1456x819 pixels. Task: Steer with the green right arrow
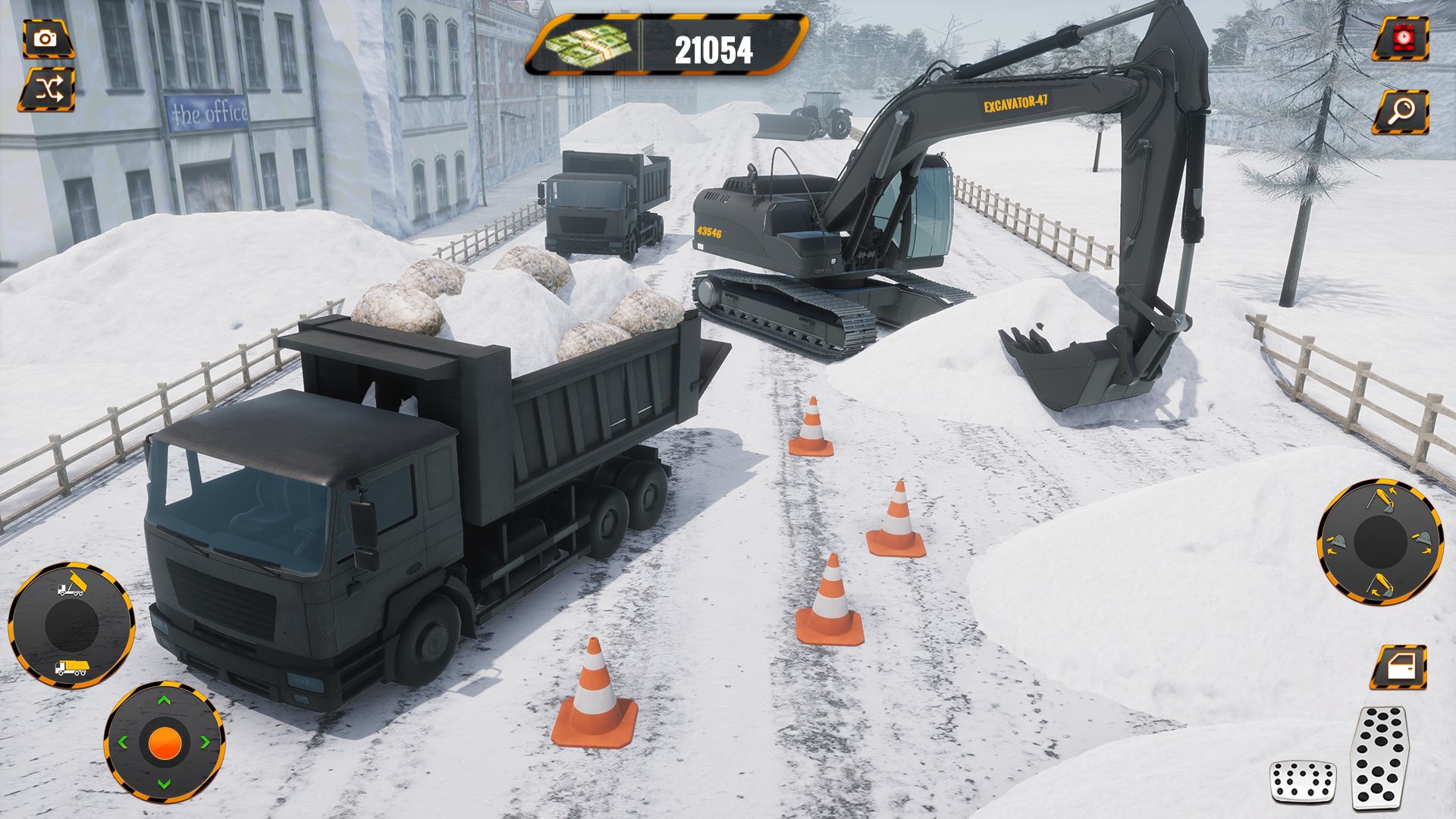206,743
